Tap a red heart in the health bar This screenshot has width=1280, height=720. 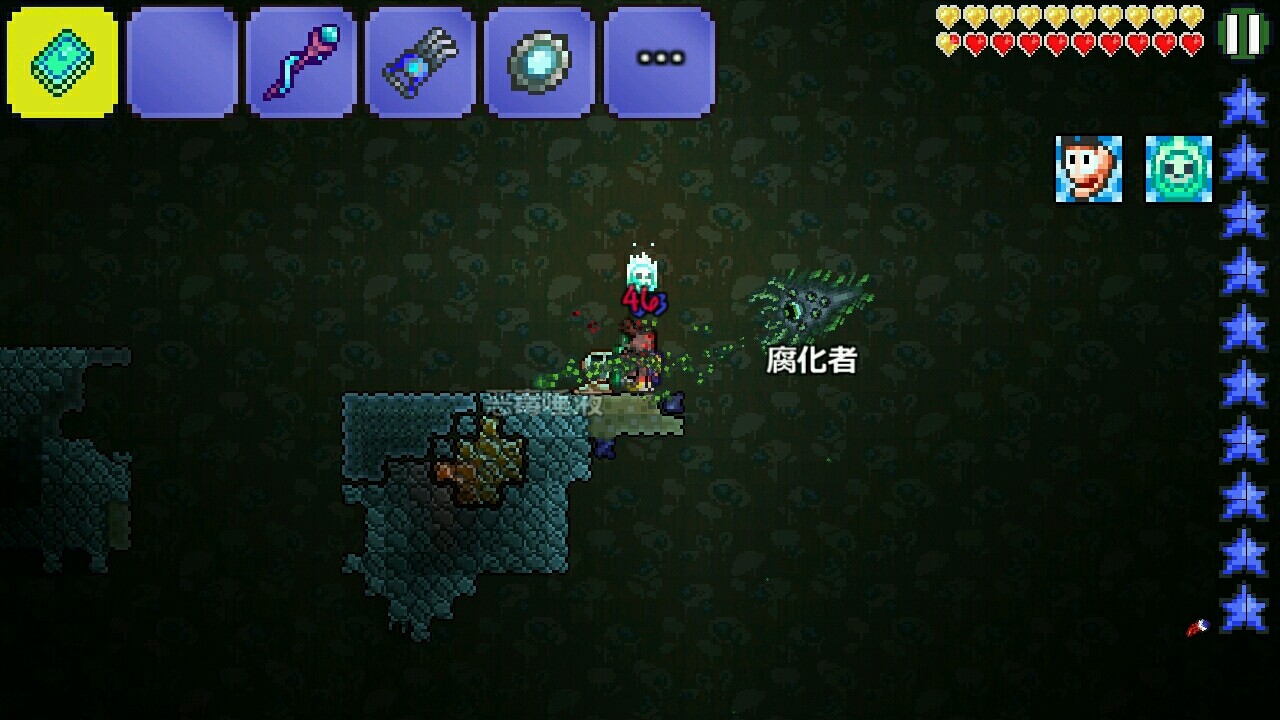[1100, 44]
